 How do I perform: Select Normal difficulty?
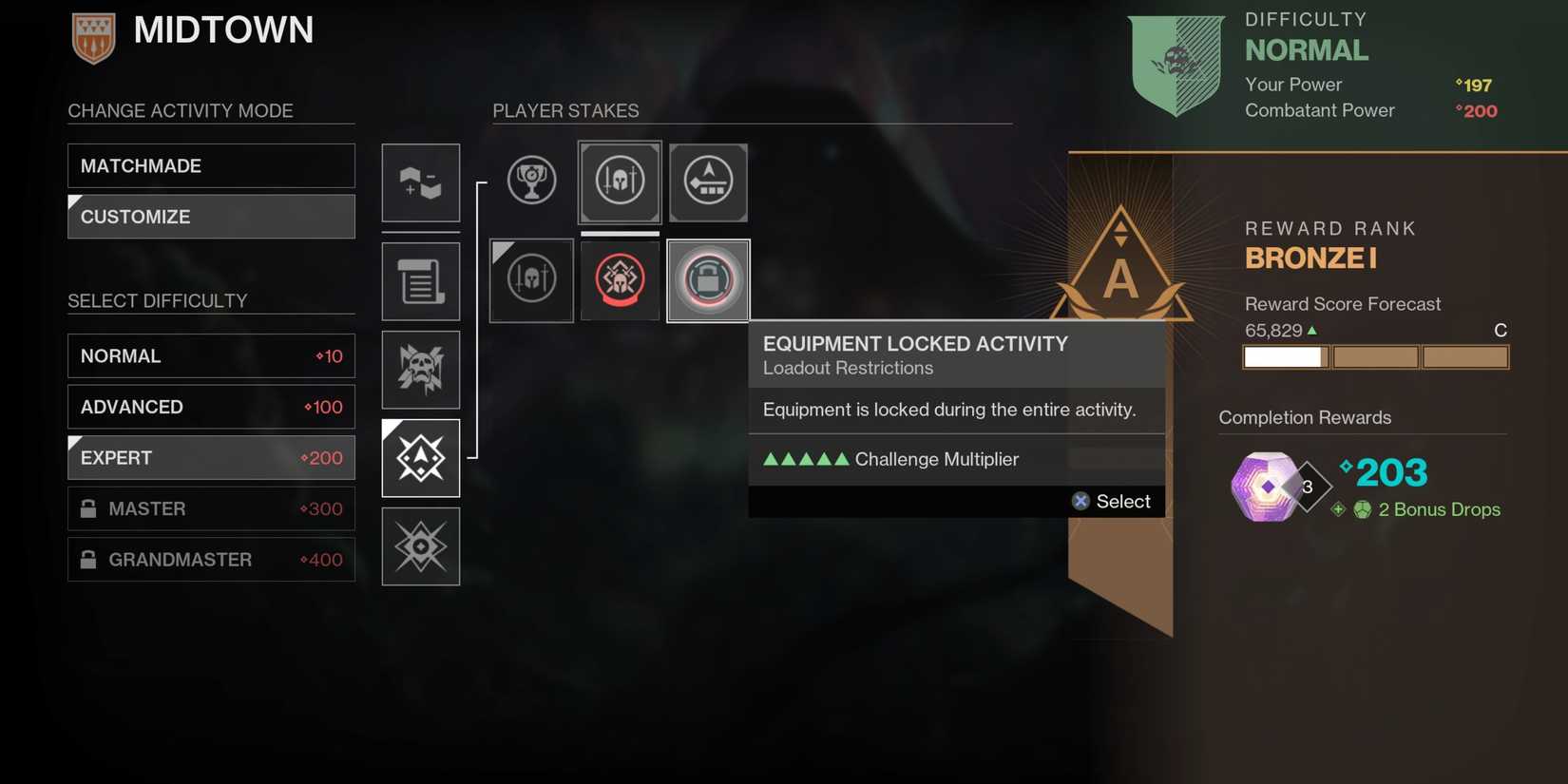tap(210, 355)
